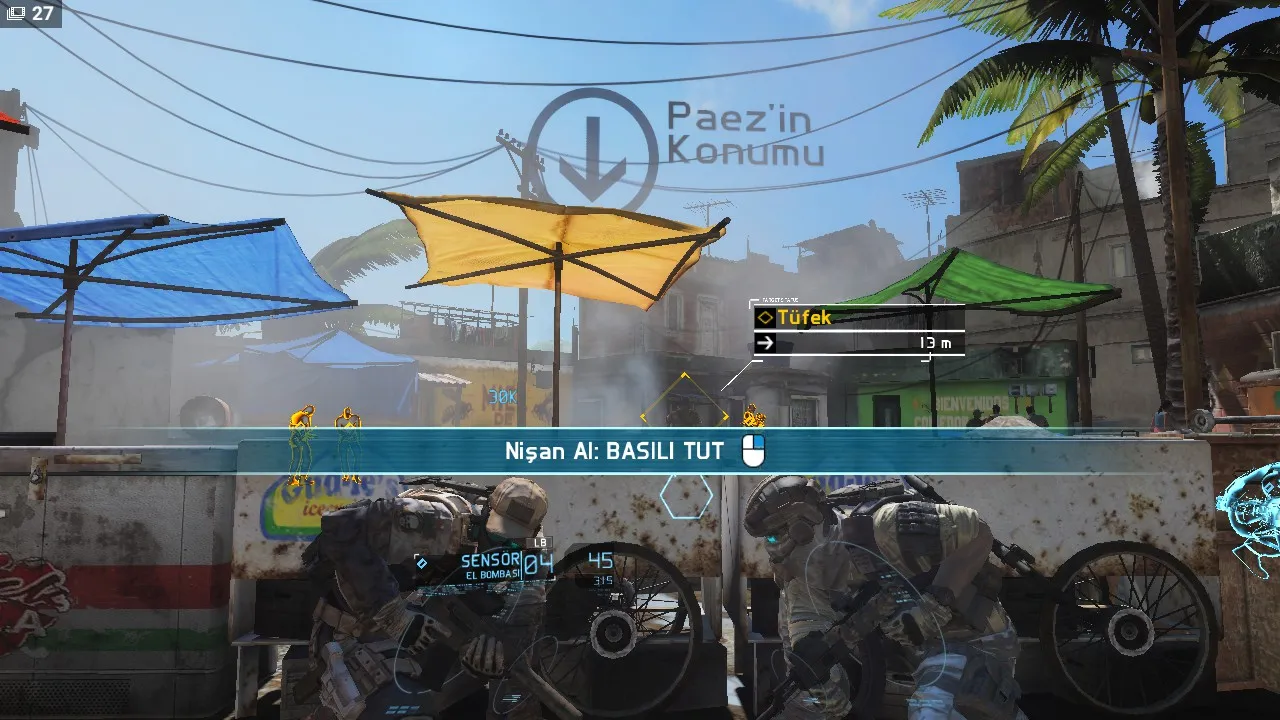The width and height of the screenshot is (1280, 720).
Task: Click the Paez'in Konumu objective marker
Action: pyautogui.click(x=590, y=149)
